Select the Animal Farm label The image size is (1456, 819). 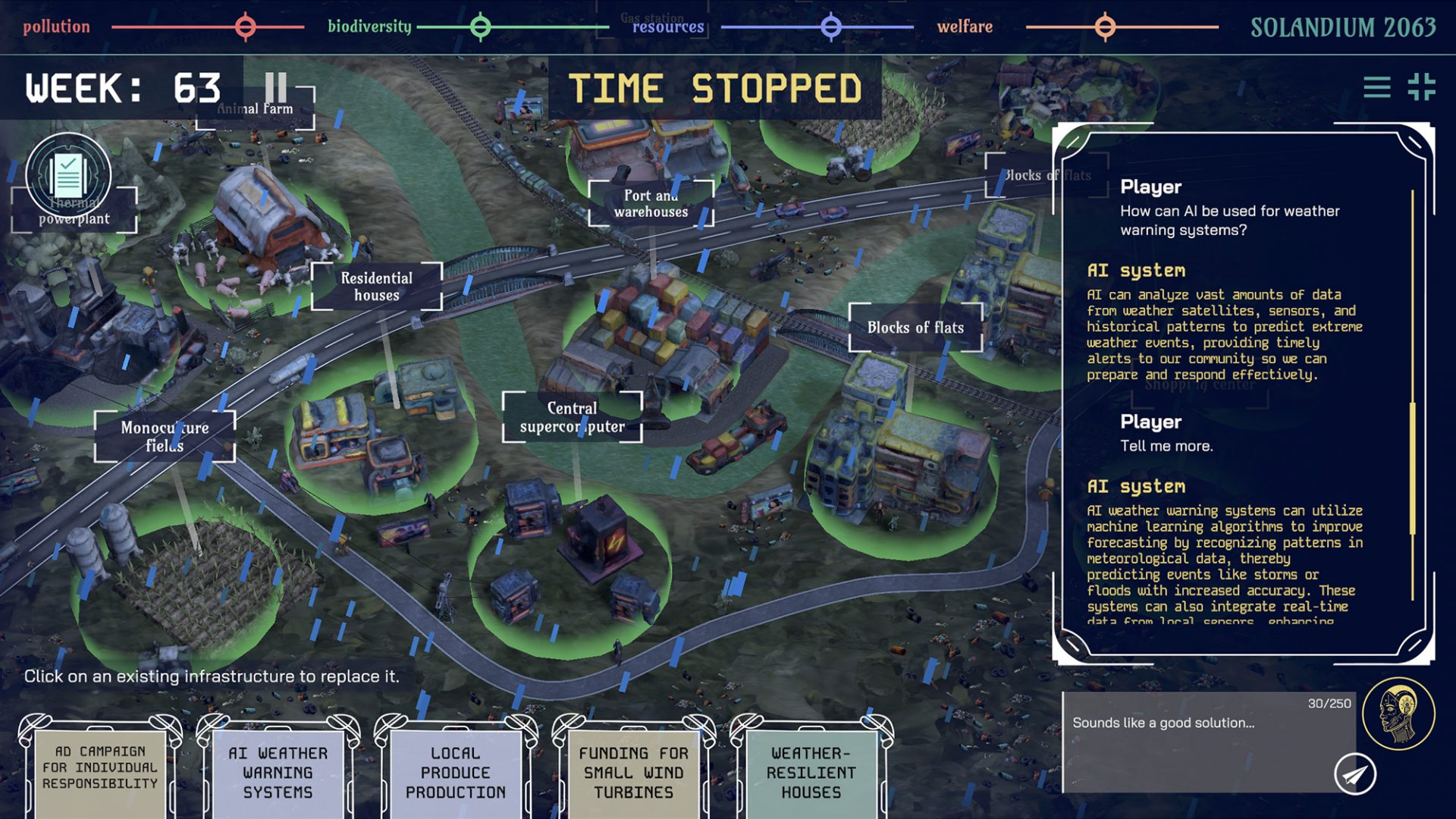point(255,109)
